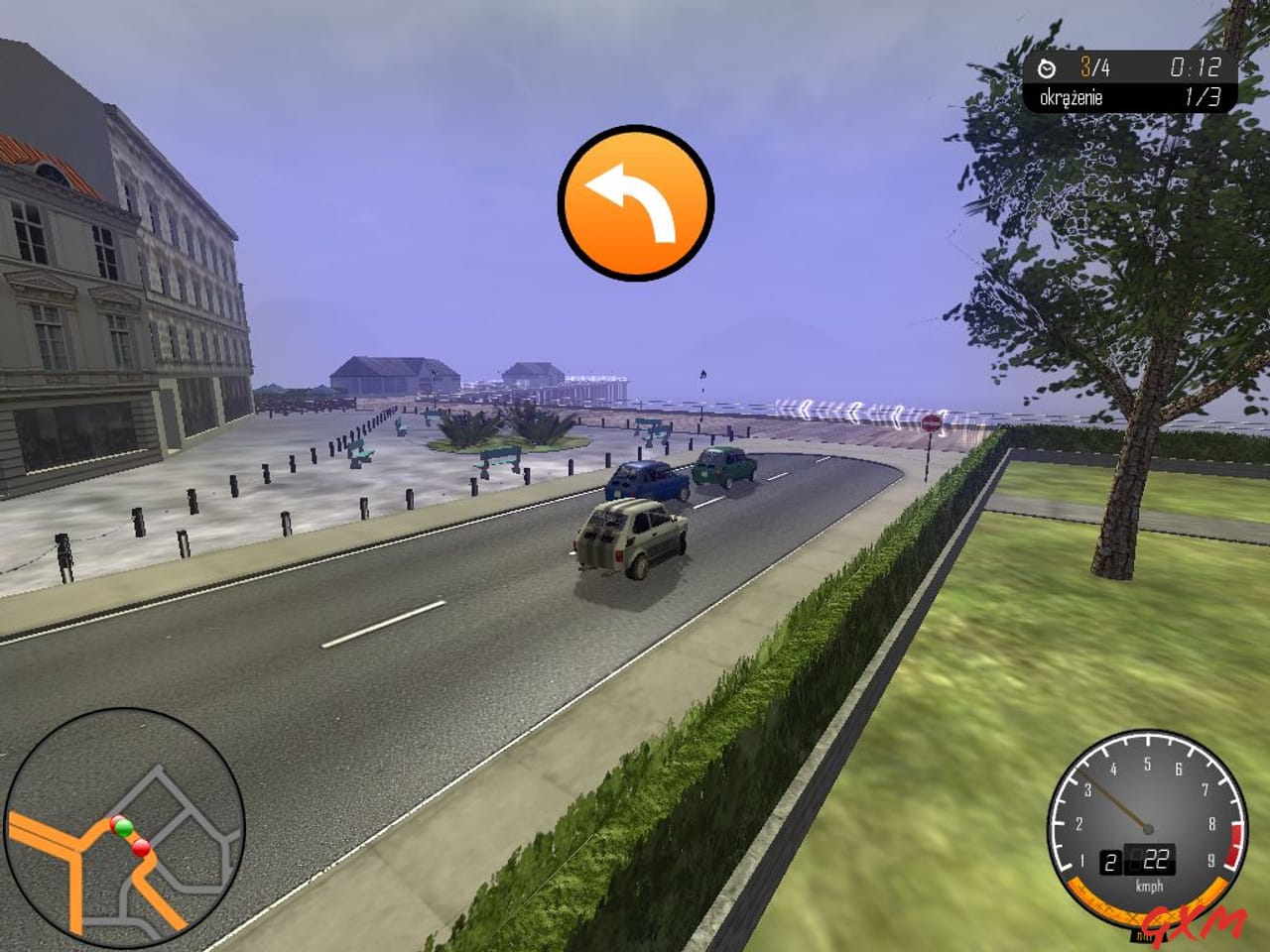
Task: Click the gear indicator showing 2
Action: 1109,862
